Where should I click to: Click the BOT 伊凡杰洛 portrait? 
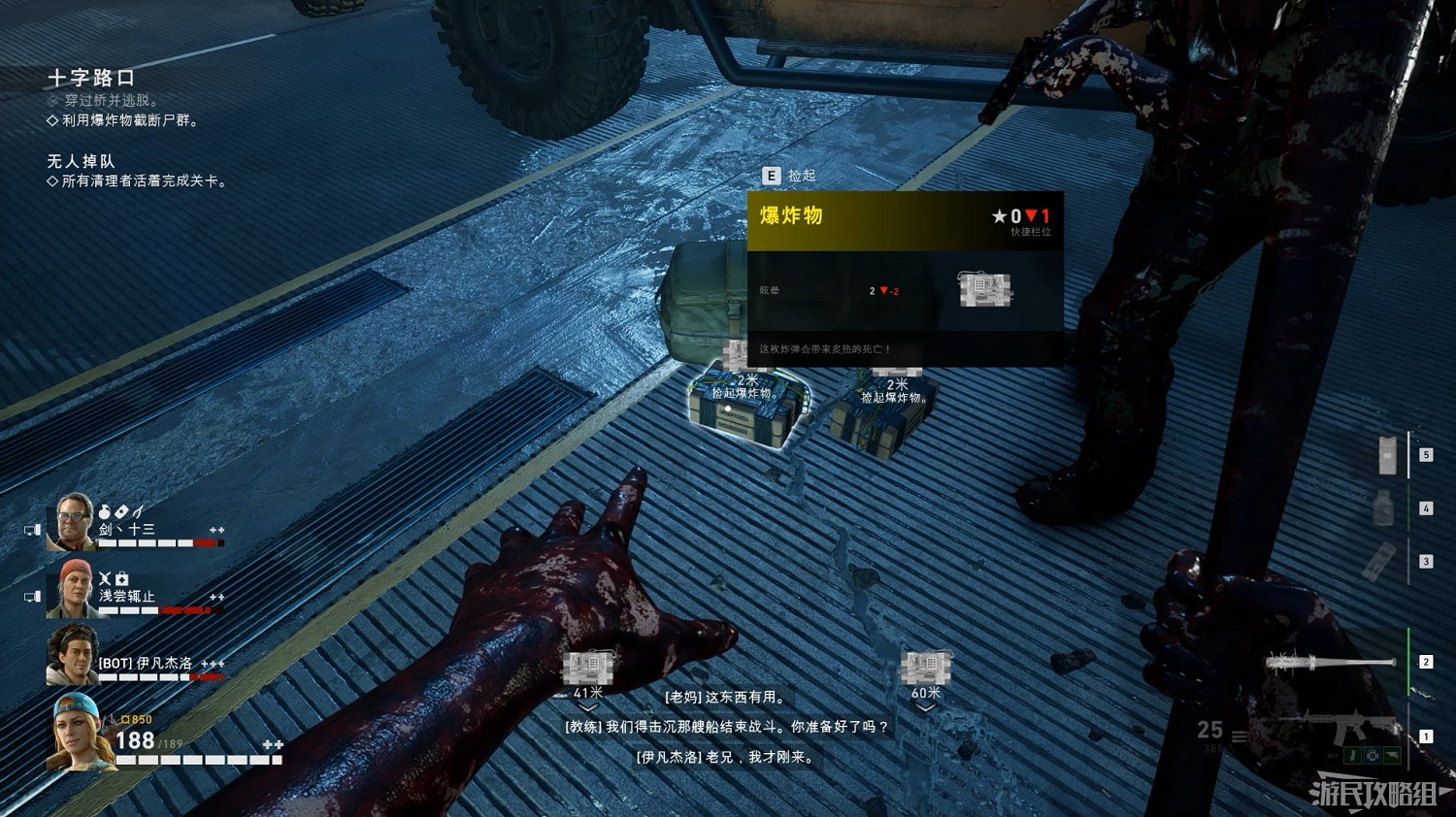73,655
